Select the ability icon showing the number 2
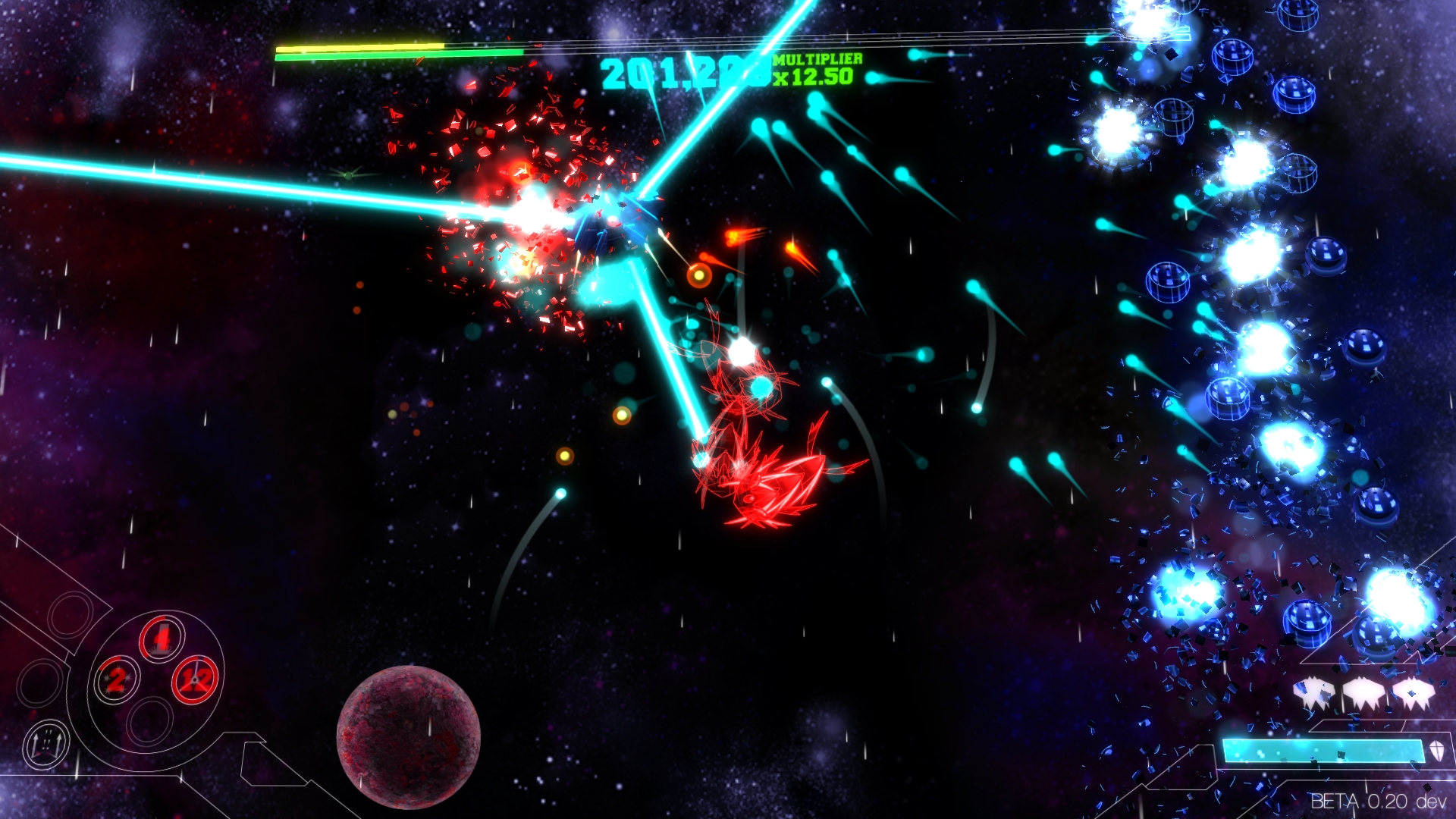Screen dimensions: 1456x819 point(117,680)
